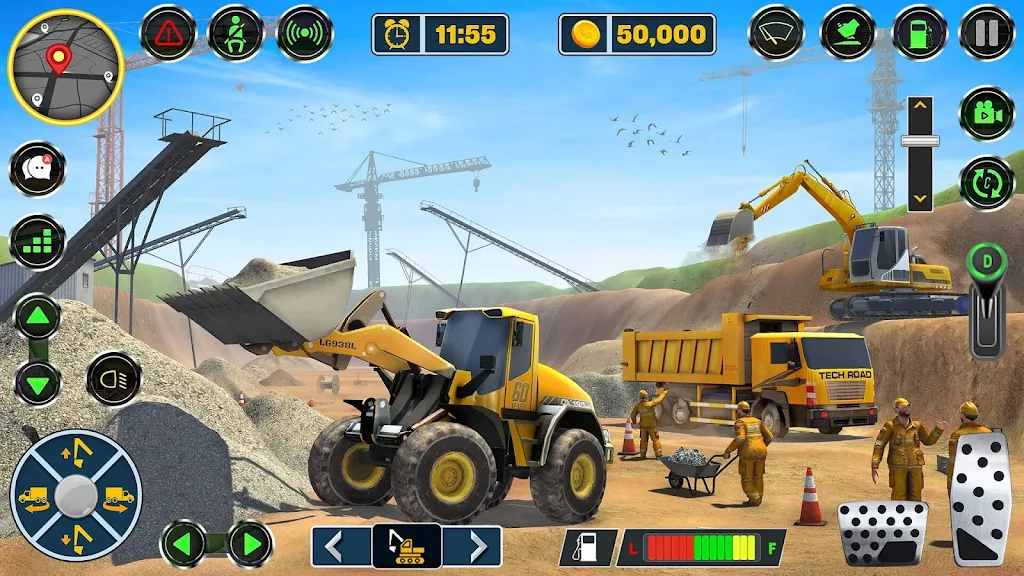Lower with the green down arrow button

tap(37, 382)
